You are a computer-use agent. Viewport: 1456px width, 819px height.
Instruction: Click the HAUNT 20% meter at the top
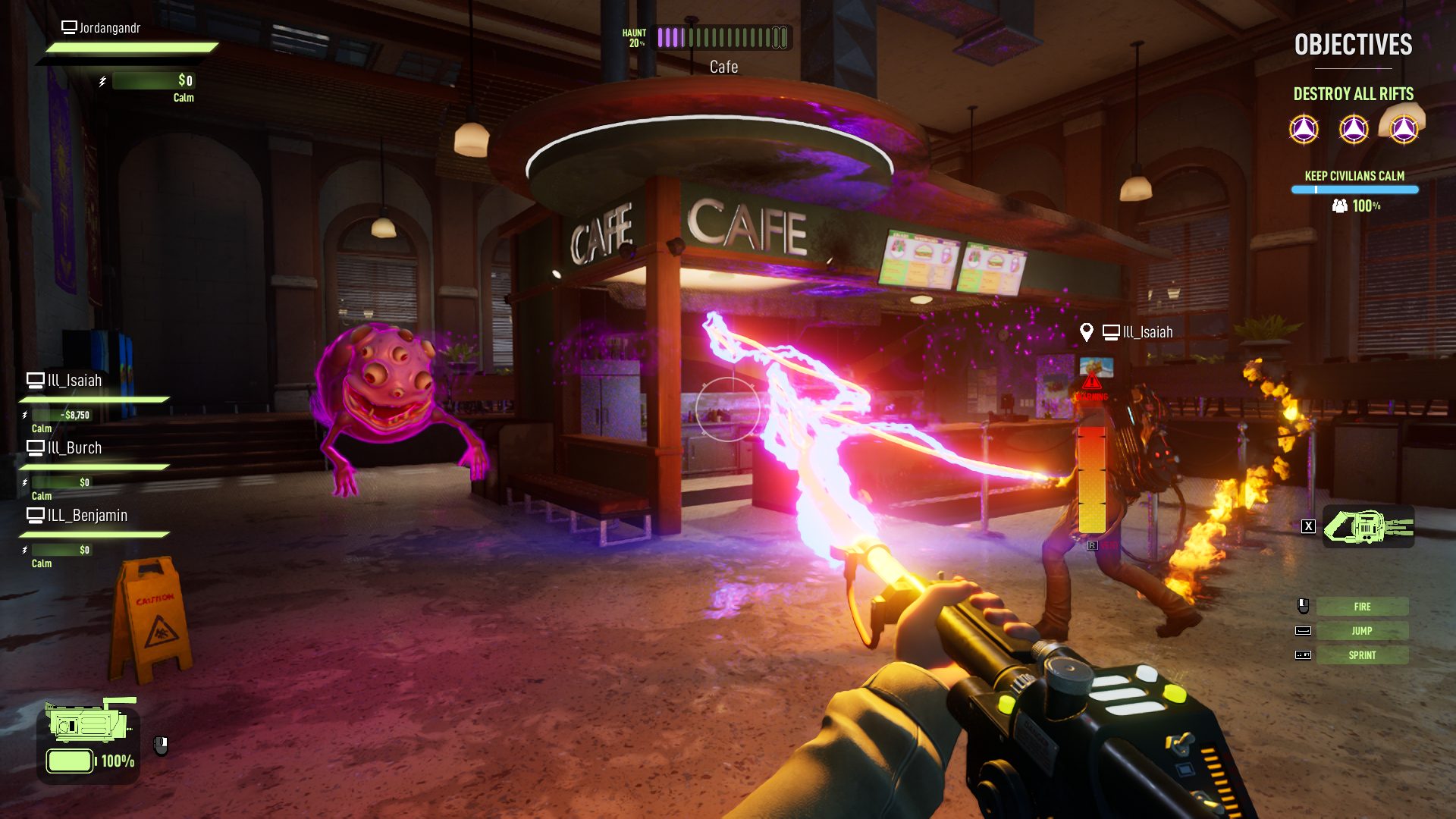pyautogui.click(x=720, y=36)
